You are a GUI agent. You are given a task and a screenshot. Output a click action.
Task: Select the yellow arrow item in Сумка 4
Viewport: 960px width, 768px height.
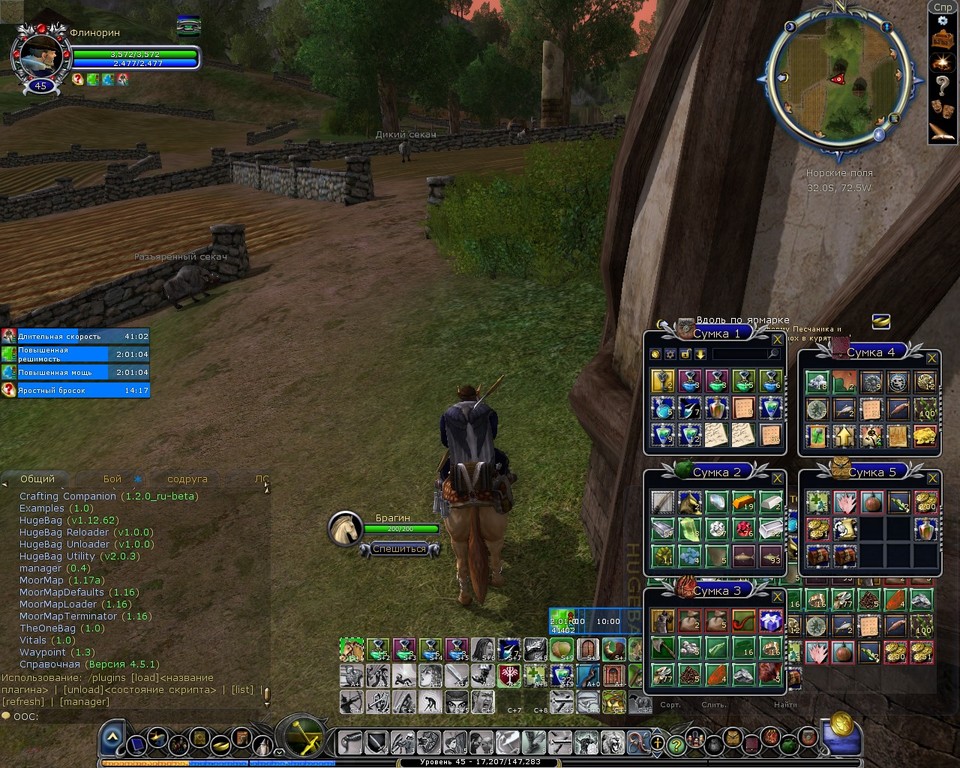tap(845, 436)
